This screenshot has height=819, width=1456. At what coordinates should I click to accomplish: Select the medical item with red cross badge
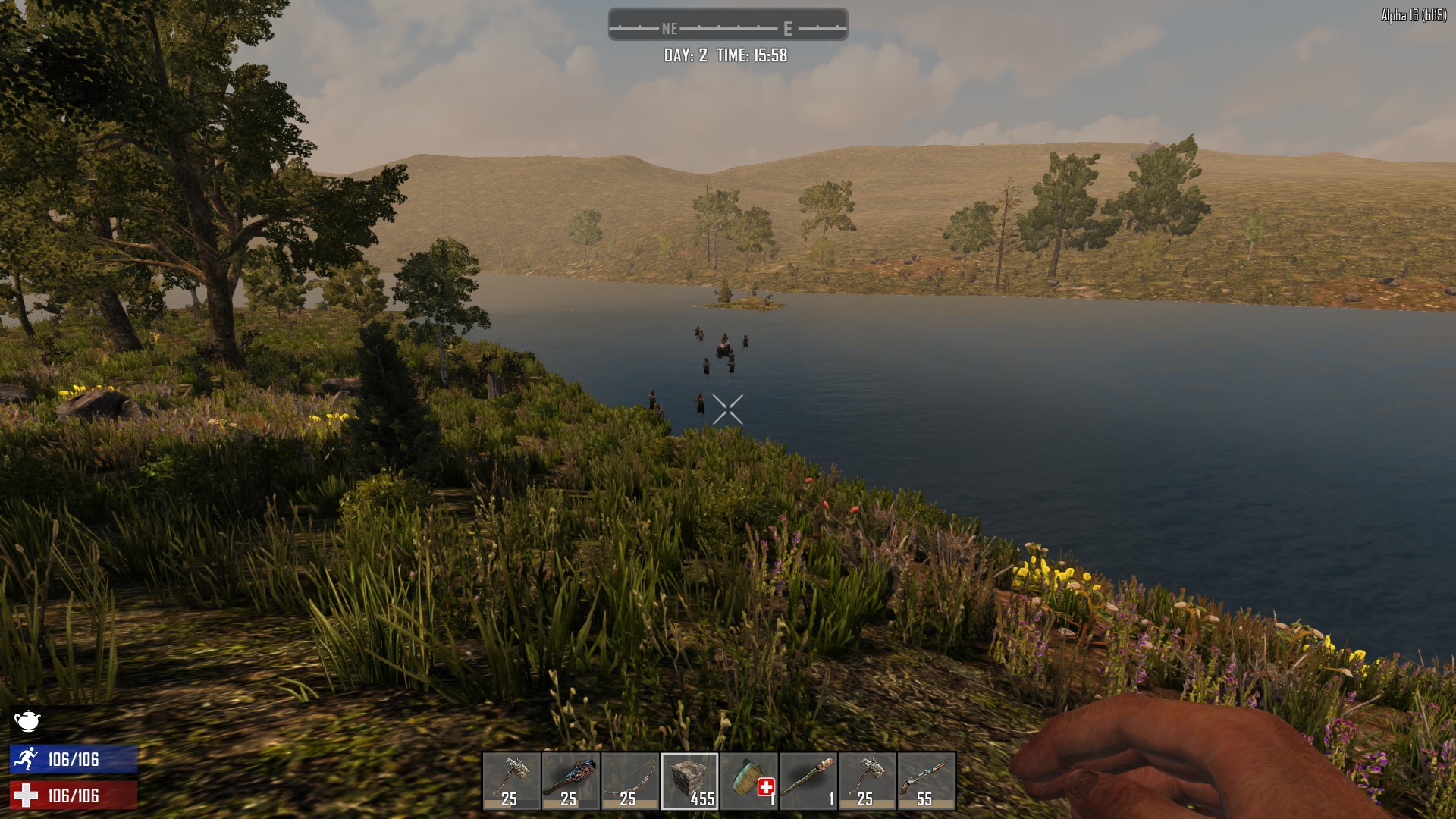[x=748, y=780]
